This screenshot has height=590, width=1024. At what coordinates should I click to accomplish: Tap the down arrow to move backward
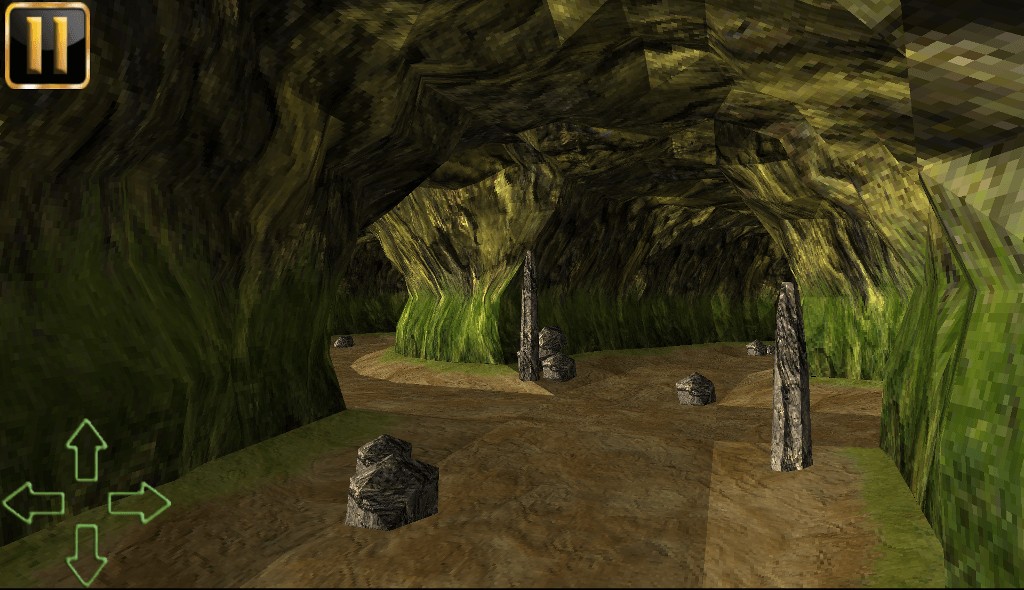click(86, 554)
